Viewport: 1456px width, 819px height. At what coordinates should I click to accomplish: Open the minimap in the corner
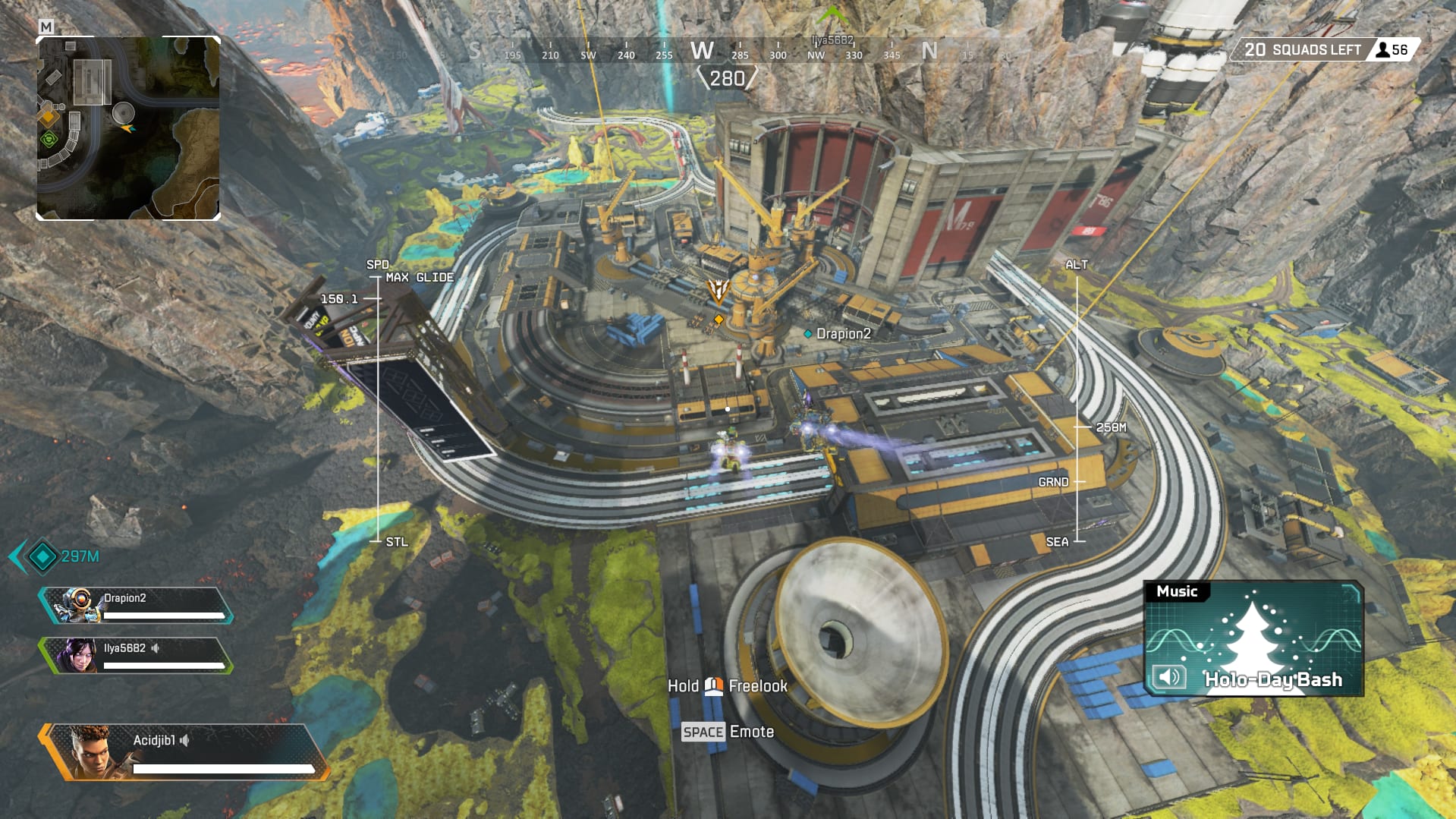(128, 128)
